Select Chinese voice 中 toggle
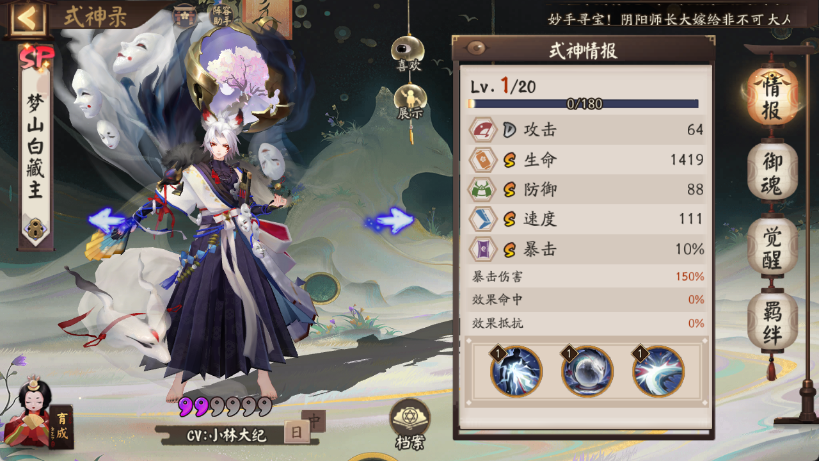The width and height of the screenshot is (819, 461). click(x=316, y=422)
